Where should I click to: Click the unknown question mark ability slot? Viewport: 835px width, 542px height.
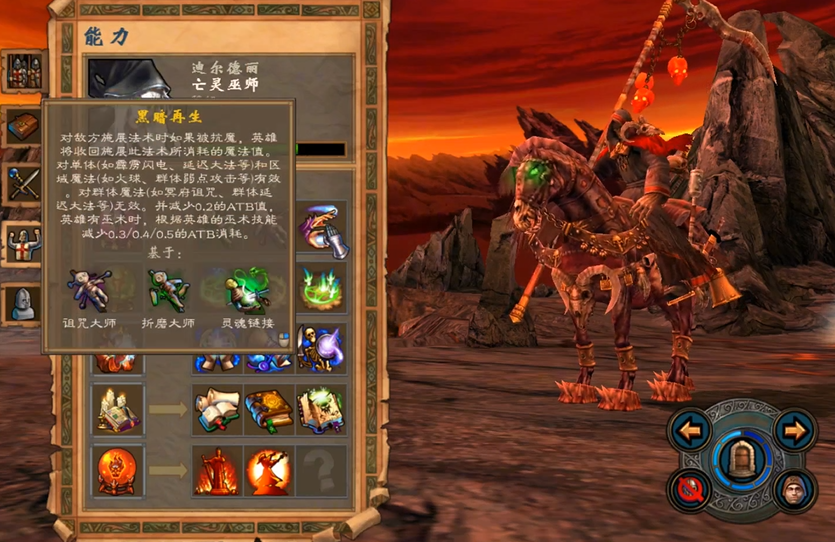[321, 471]
